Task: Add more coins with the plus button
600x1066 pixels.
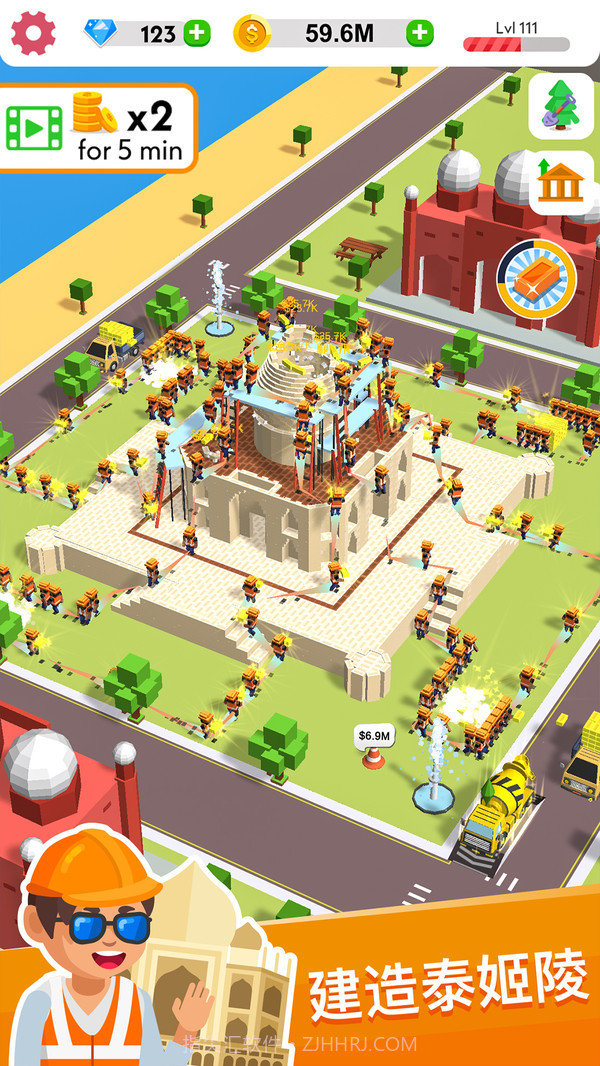Action: [x=420, y=34]
